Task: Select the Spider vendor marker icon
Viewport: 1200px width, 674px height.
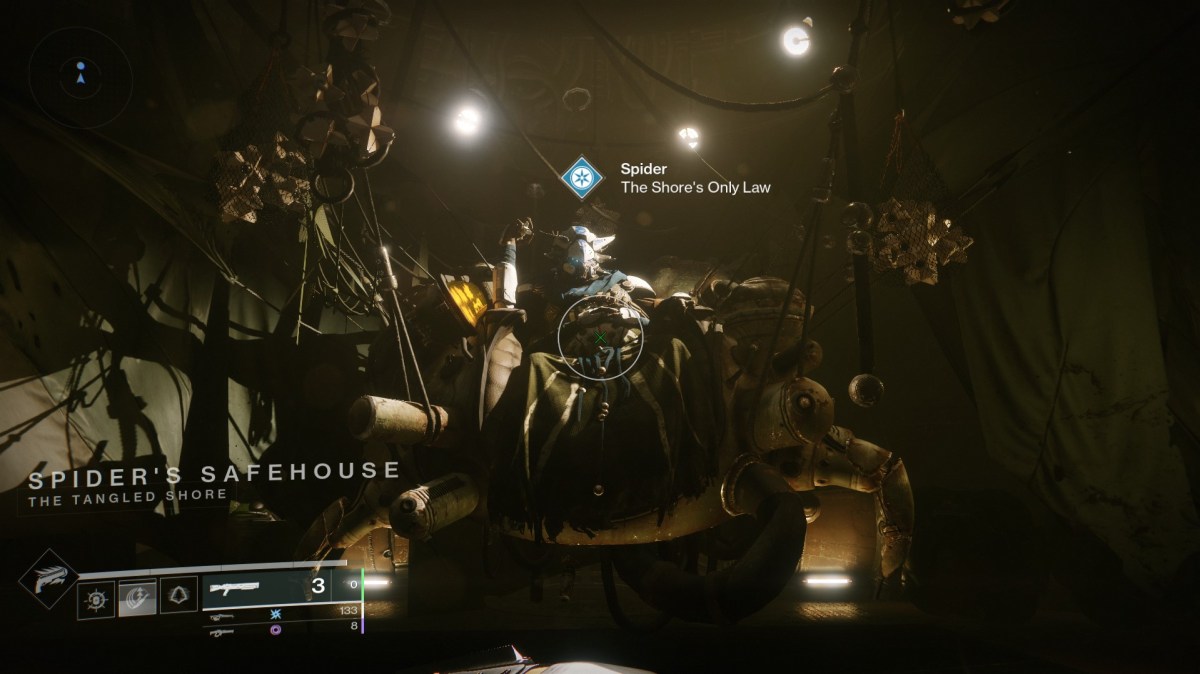Action: pyautogui.click(x=579, y=177)
